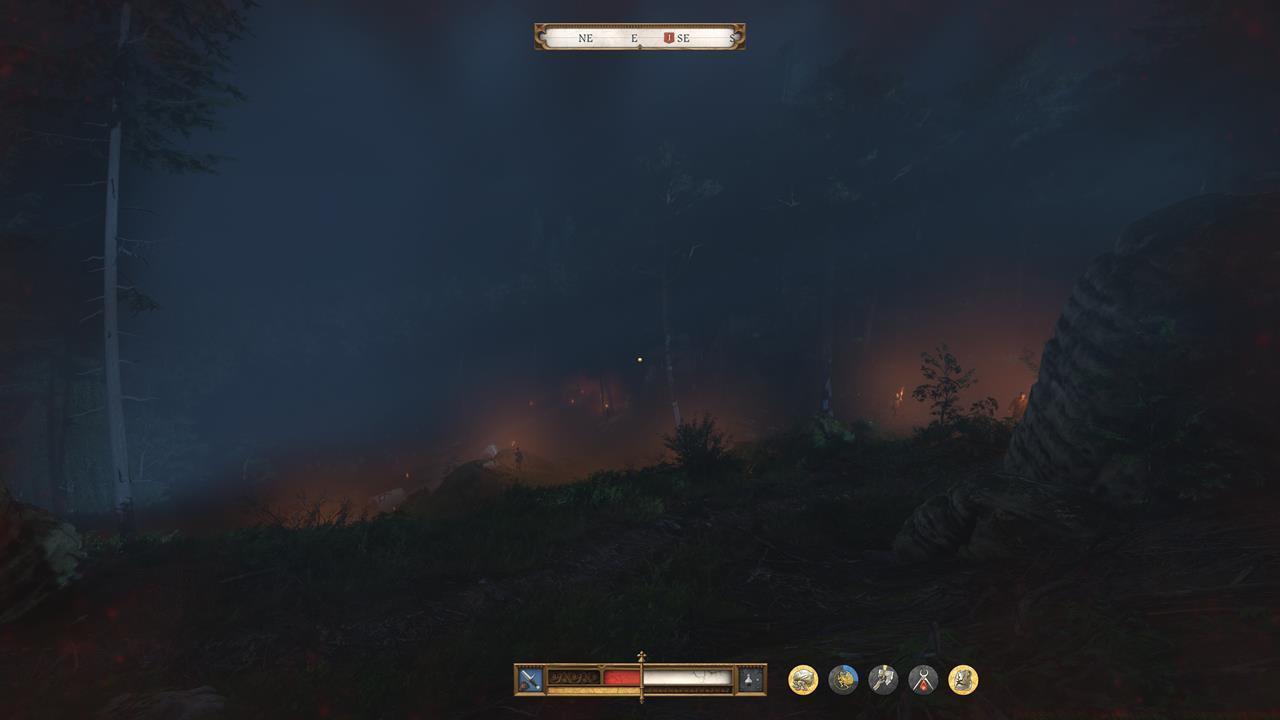Click the S at the compass right edge
This screenshot has width=1280, height=720.
[x=731, y=37]
